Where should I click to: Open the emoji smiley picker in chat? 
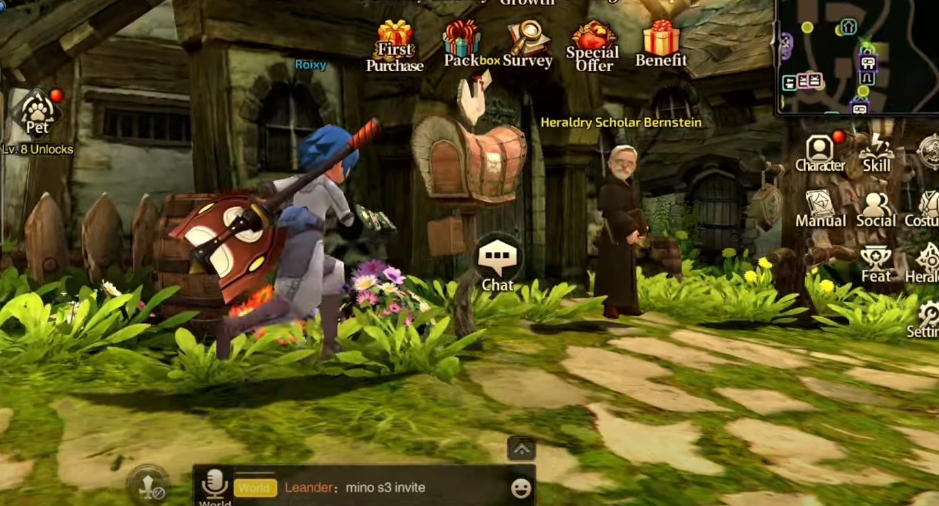coord(520,488)
